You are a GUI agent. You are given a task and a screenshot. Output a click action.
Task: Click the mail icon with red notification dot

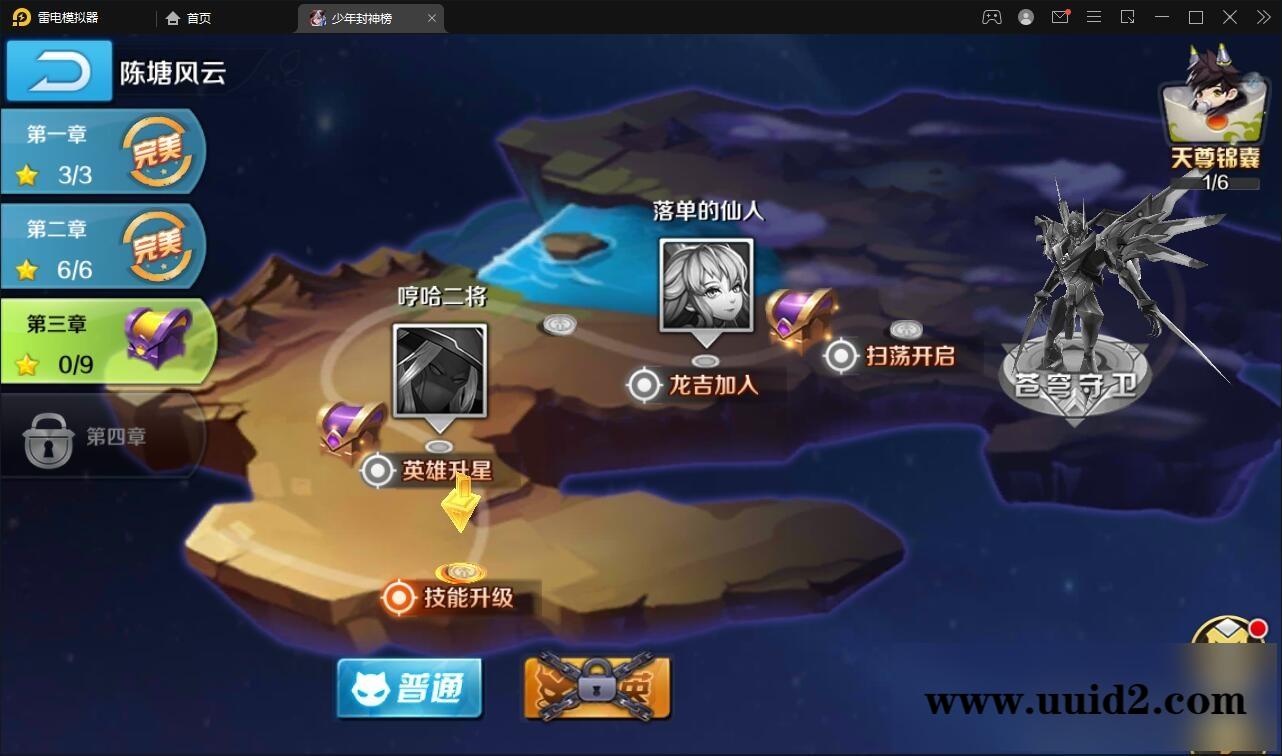tap(1061, 17)
